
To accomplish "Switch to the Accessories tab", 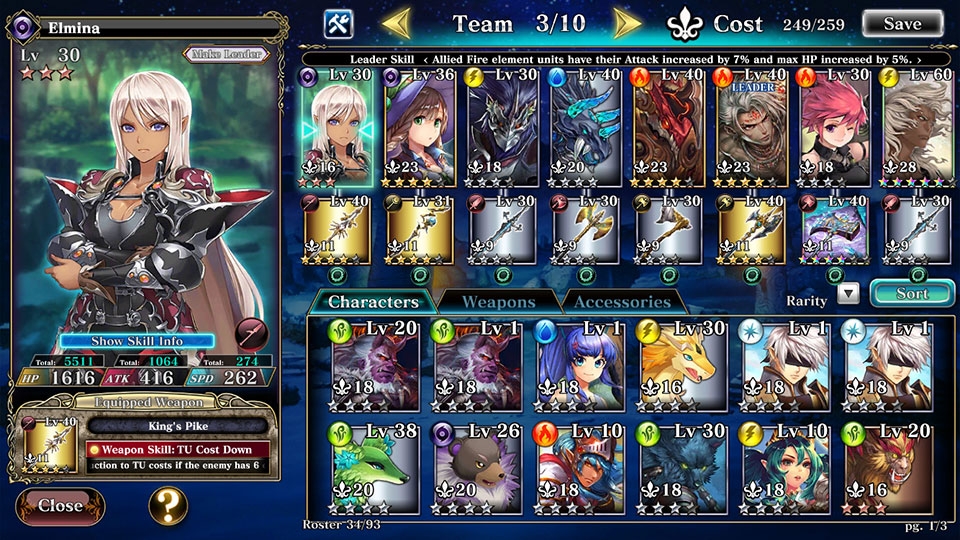I will pos(622,301).
